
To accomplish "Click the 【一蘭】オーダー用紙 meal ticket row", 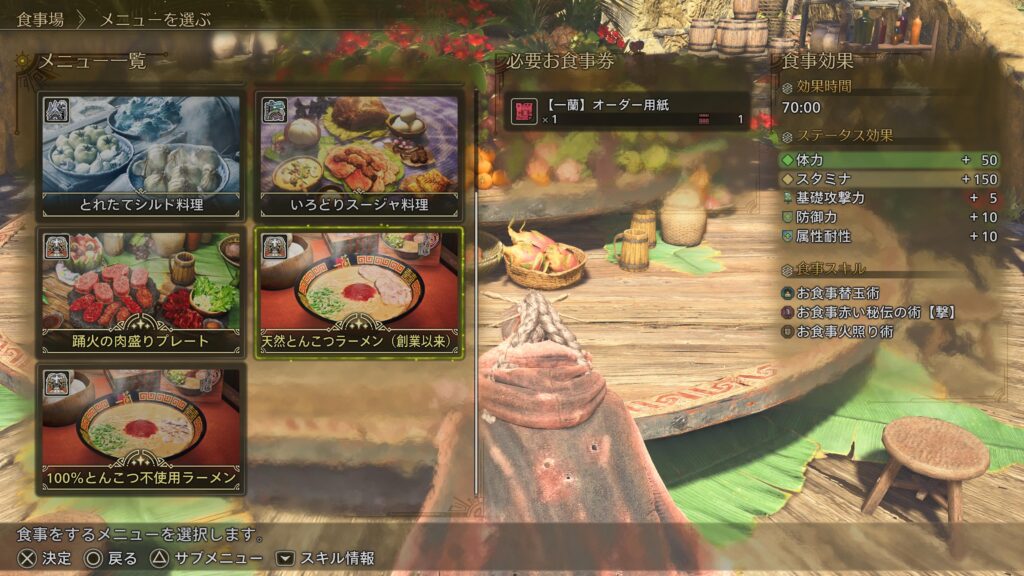I will pos(628,111).
